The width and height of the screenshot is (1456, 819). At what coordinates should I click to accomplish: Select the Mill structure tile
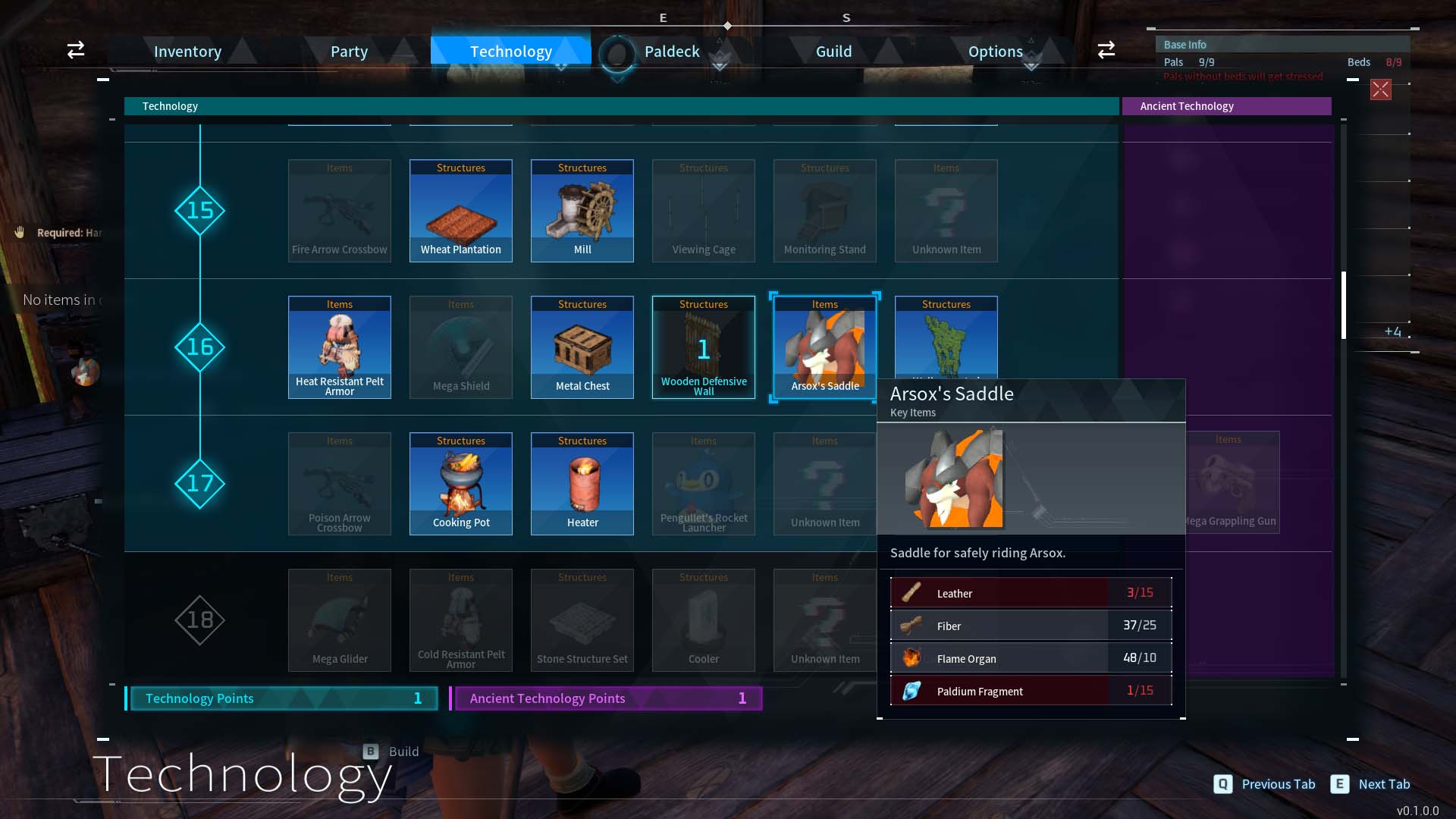coord(582,211)
